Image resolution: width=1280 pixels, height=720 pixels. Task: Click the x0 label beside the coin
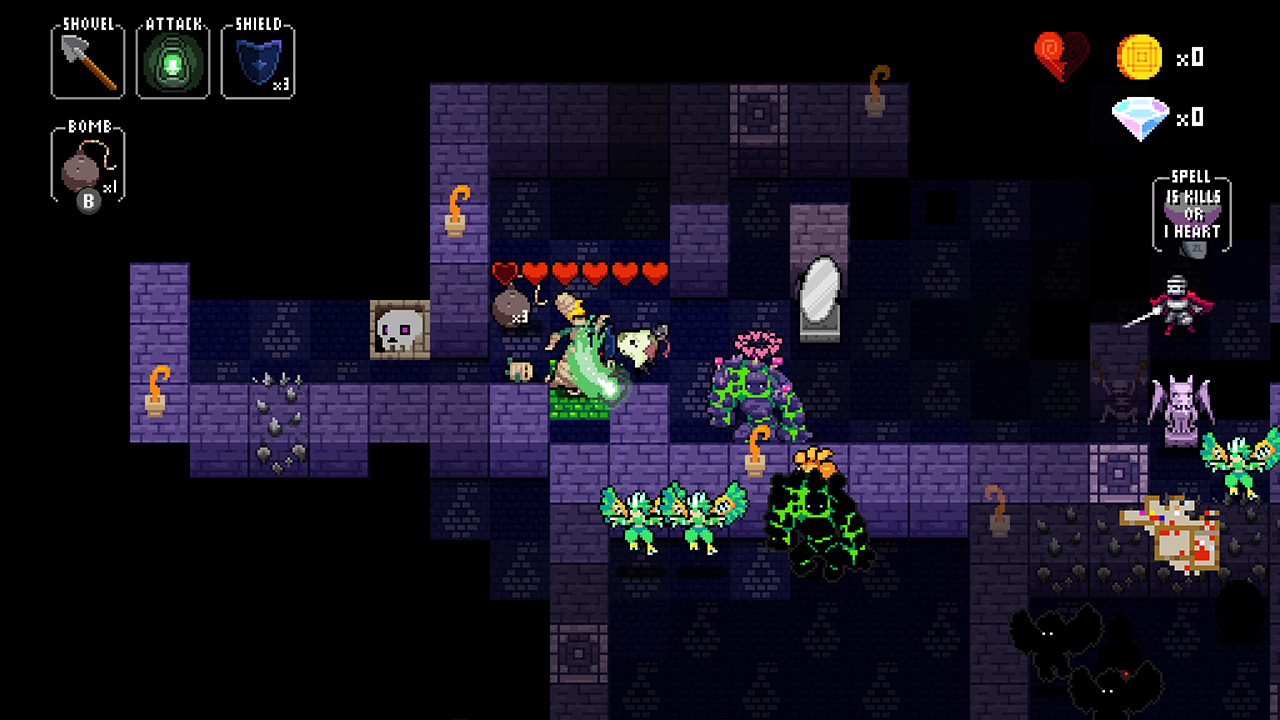click(1190, 57)
